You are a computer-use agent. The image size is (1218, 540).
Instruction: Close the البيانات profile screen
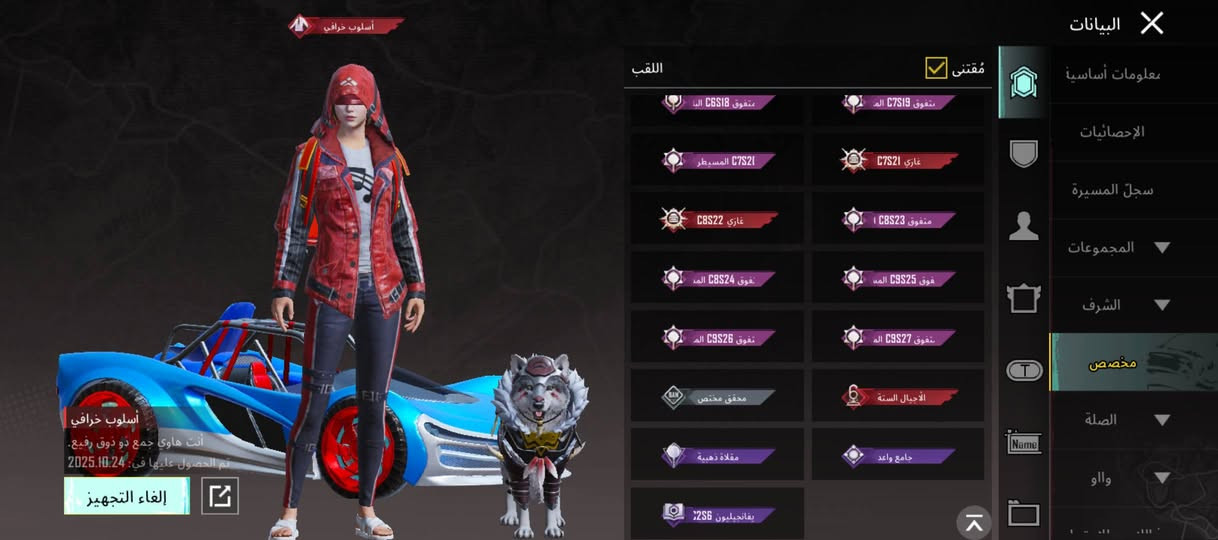[1152, 24]
